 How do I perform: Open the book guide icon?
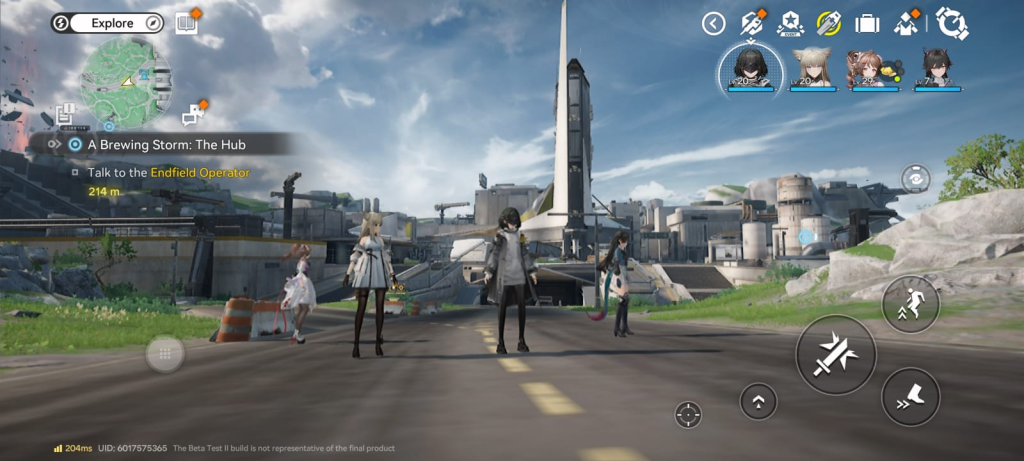coord(186,22)
